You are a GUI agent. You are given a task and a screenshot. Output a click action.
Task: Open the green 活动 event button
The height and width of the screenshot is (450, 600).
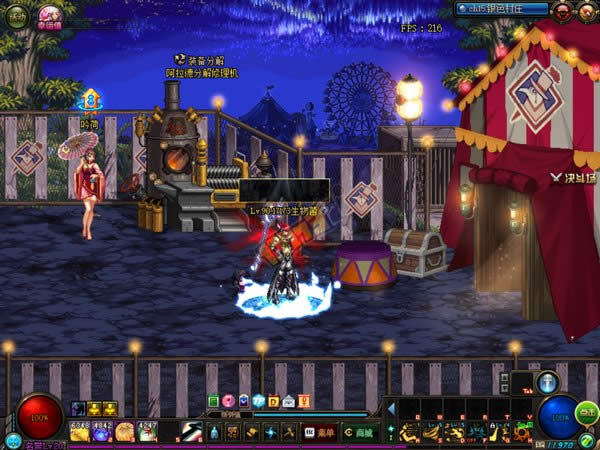click(17, 16)
